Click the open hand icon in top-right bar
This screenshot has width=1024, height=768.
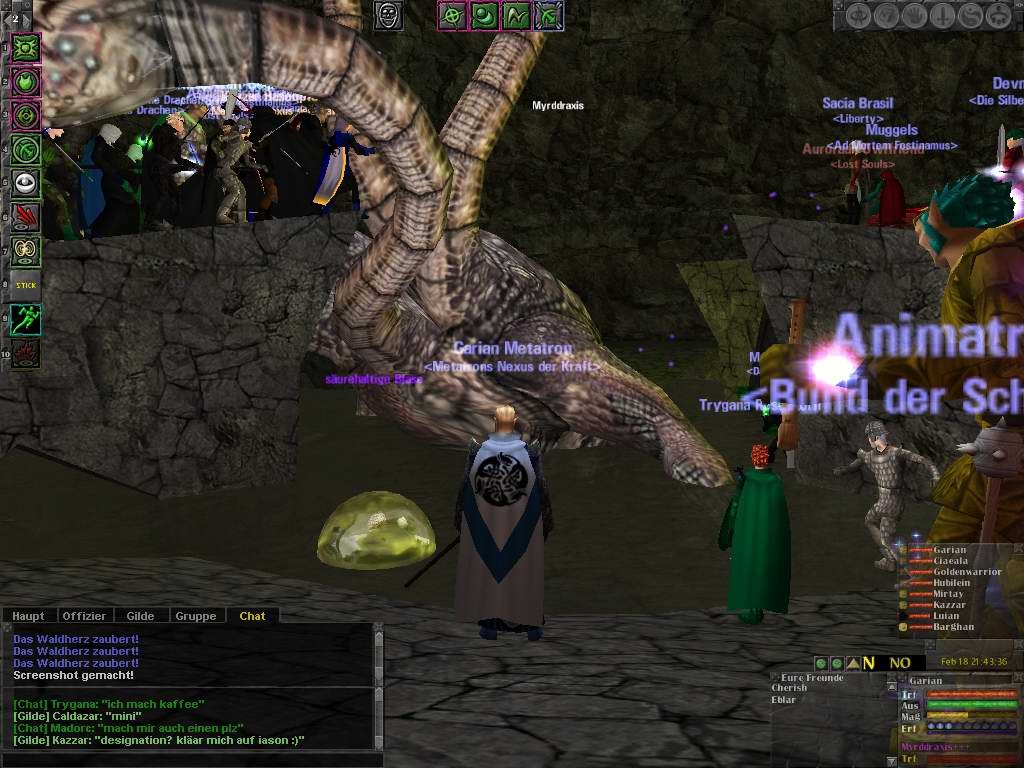(916, 16)
